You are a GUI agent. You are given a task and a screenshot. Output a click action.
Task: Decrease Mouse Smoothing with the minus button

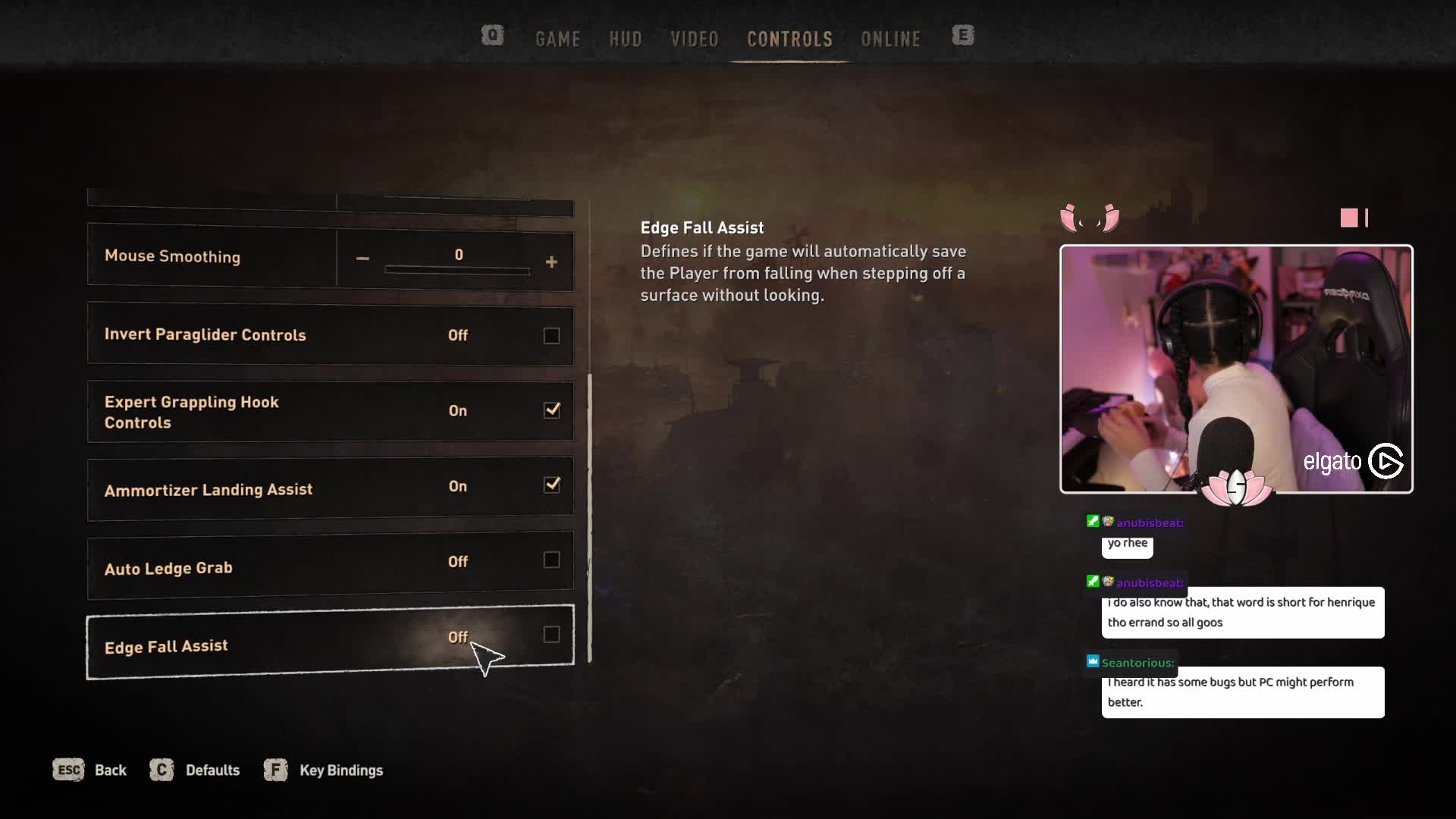coord(362,259)
